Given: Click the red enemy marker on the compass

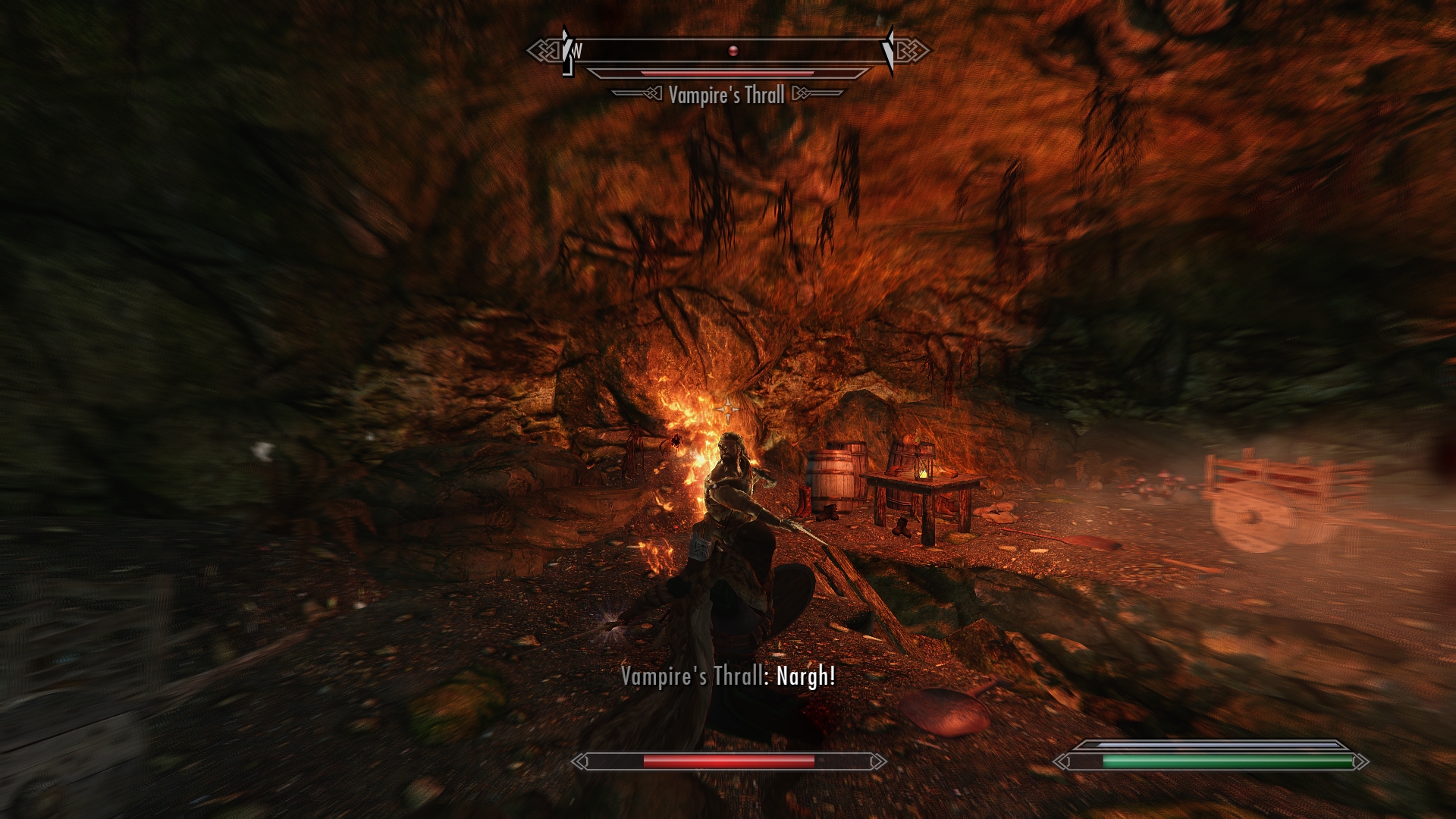Looking at the screenshot, I should tap(733, 51).
